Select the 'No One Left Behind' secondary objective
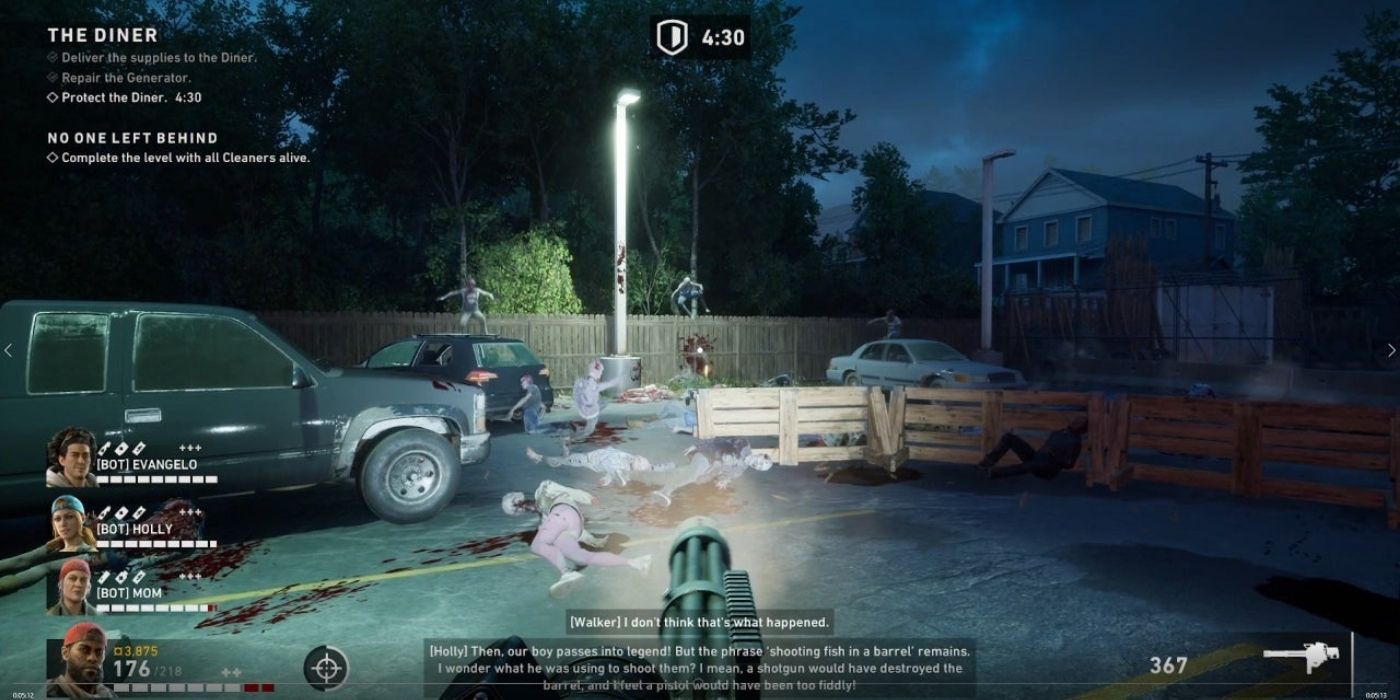The image size is (1400, 700). [x=132, y=138]
